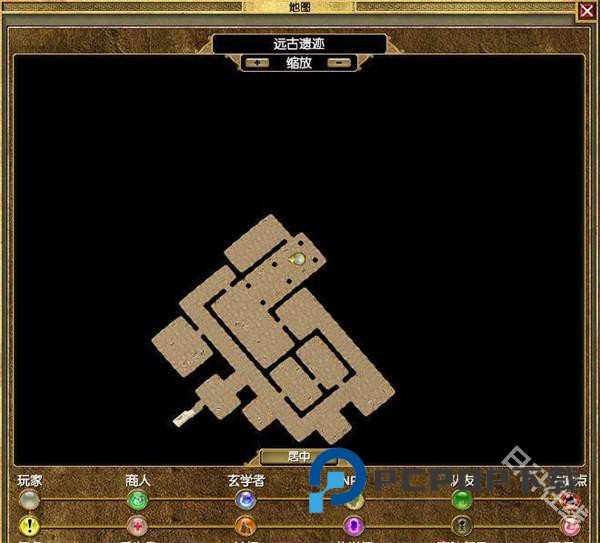Toggle the red cross legend orb
This screenshot has width=600, height=543.
(x=137, y=526)
